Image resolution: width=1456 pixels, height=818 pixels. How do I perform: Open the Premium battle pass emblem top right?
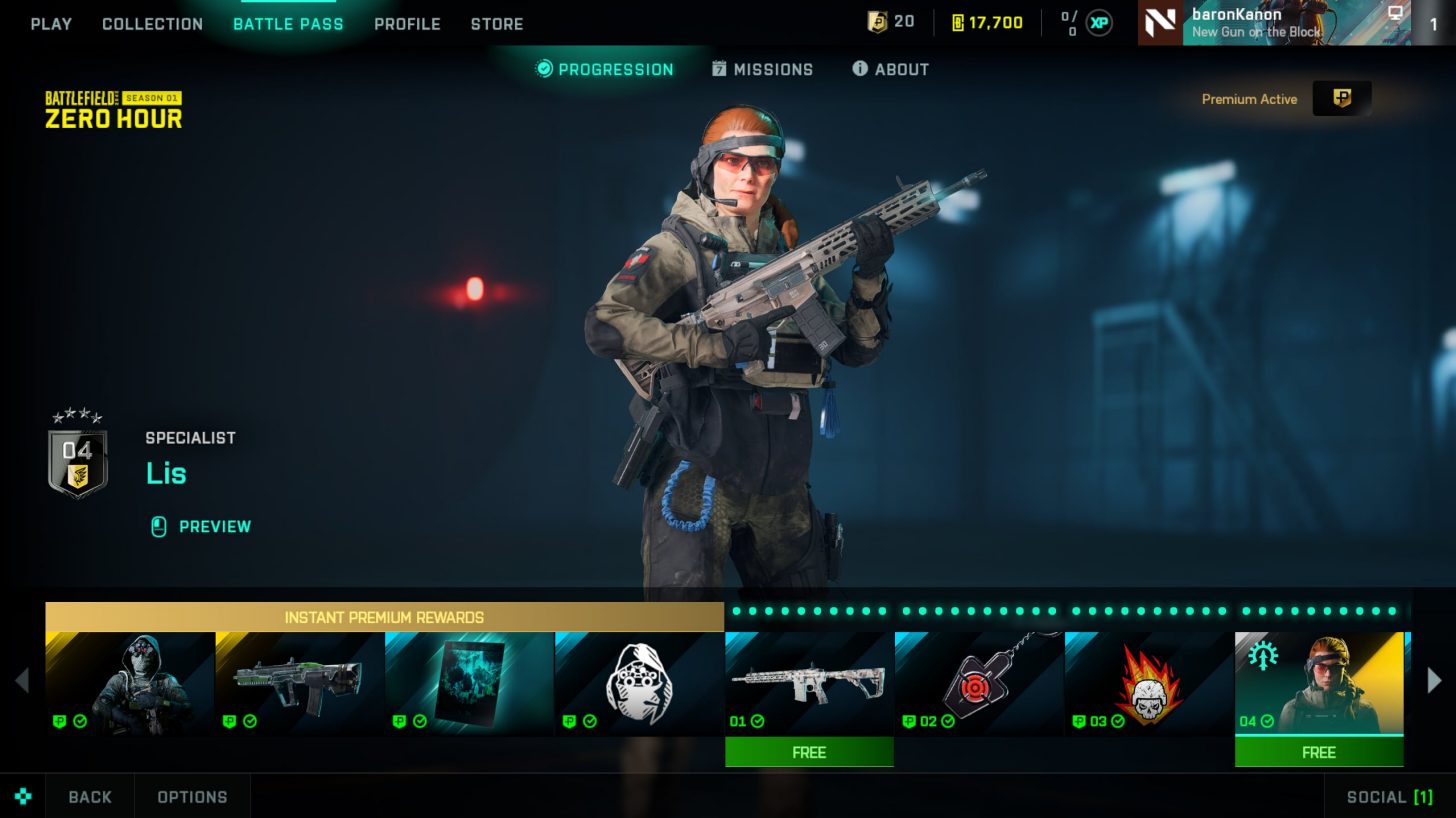(1344, 99)
